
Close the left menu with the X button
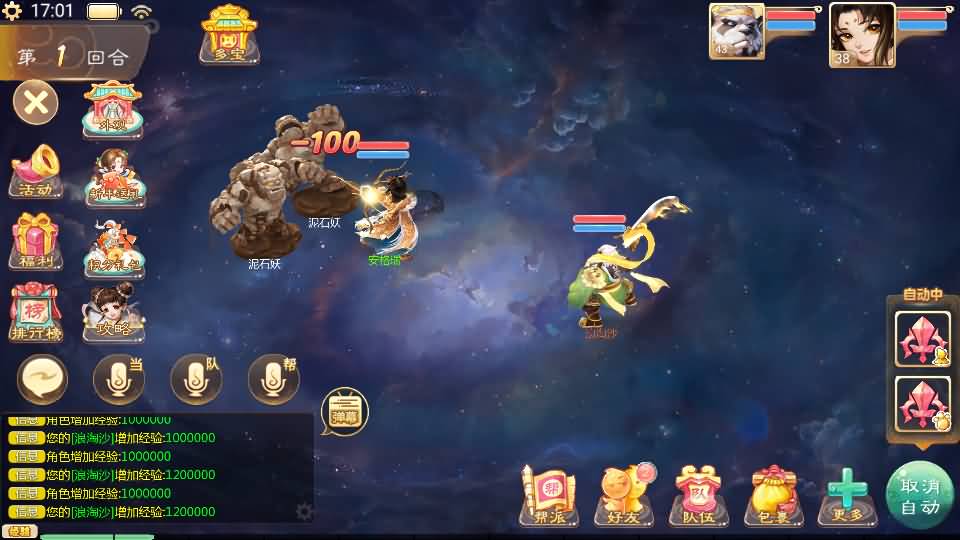coord(35,103)
